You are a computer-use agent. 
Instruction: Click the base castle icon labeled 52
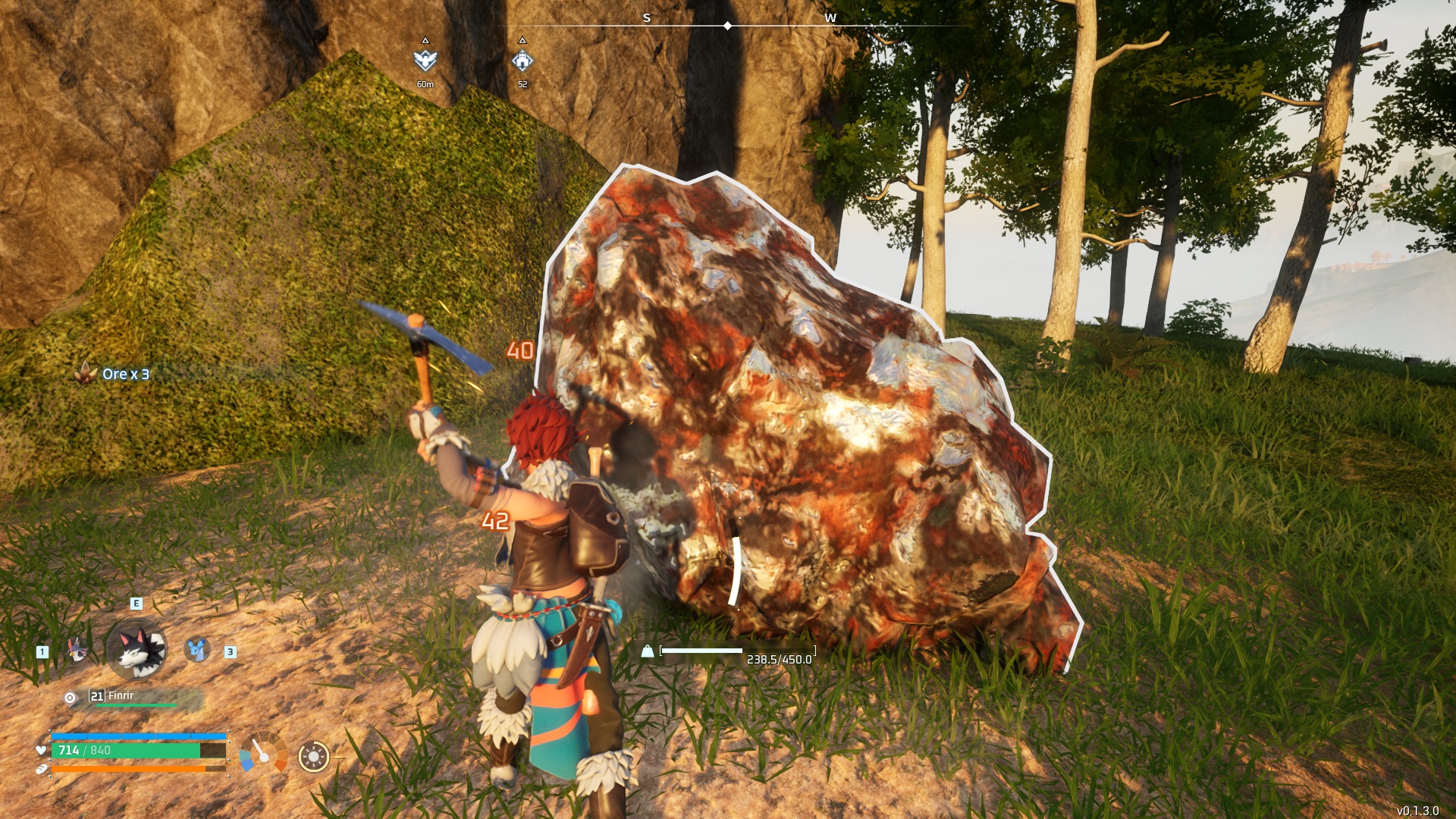click(522, 61)
